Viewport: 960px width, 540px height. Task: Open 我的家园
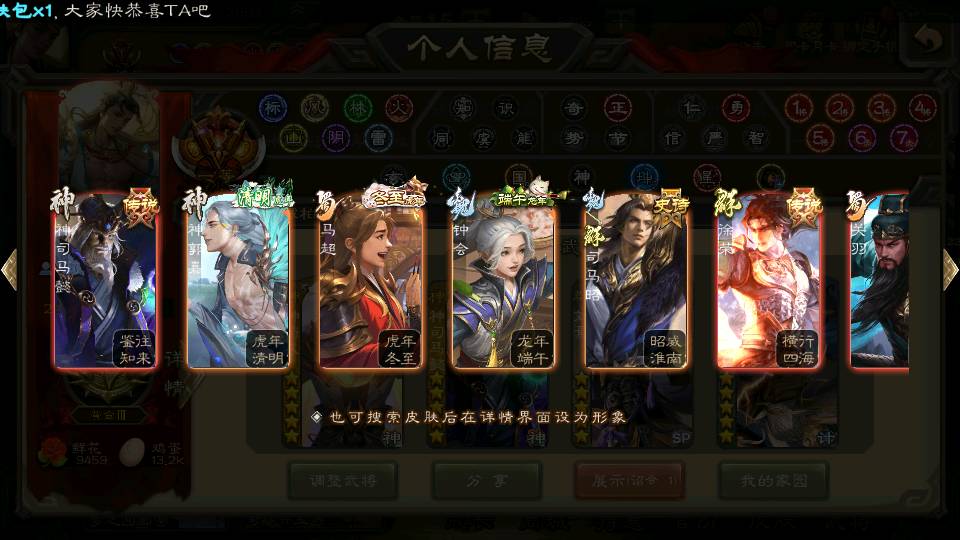[x=772, y=481]
